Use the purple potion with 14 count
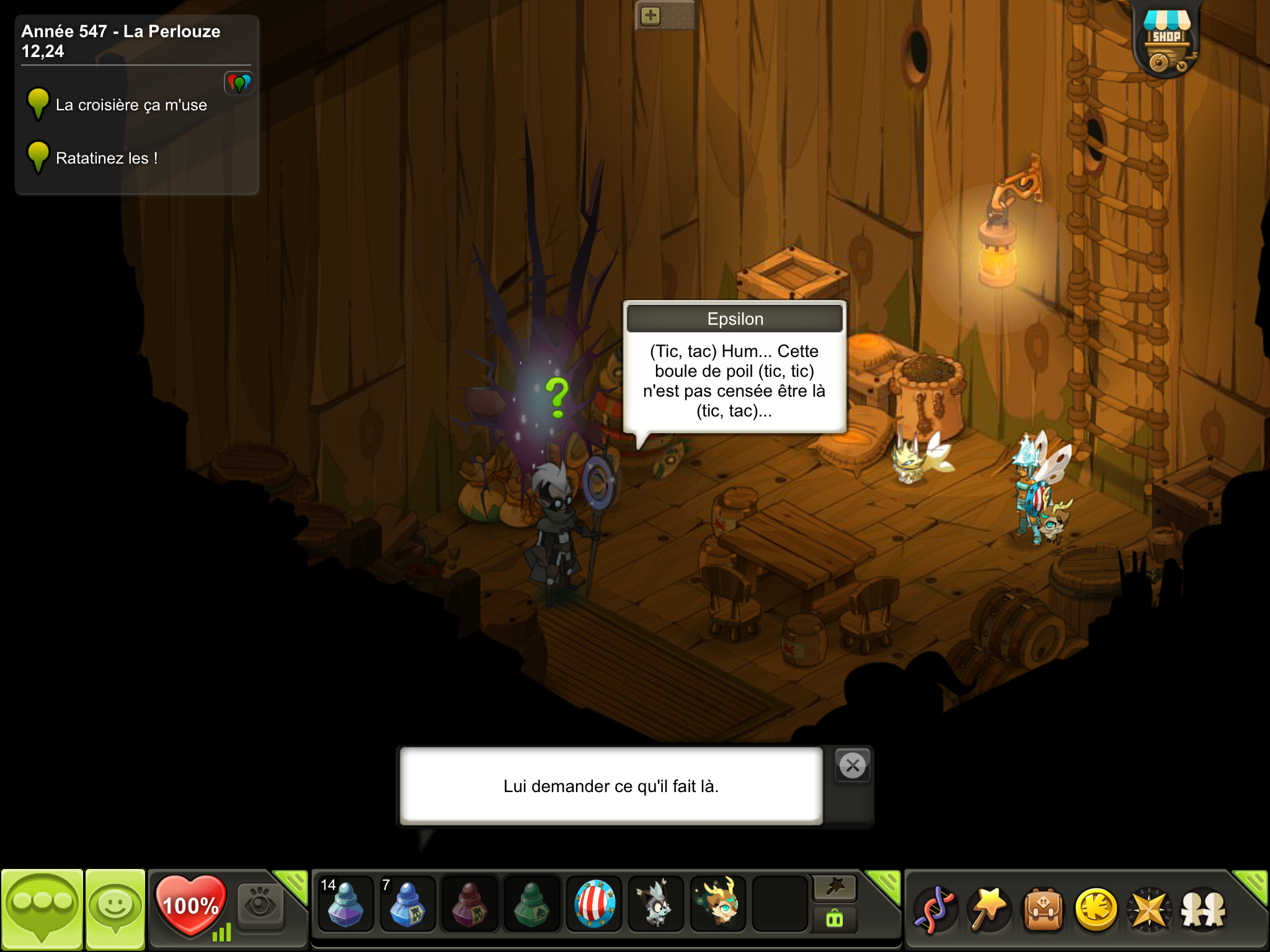1270x952 pixels. (x=345, y=904)
